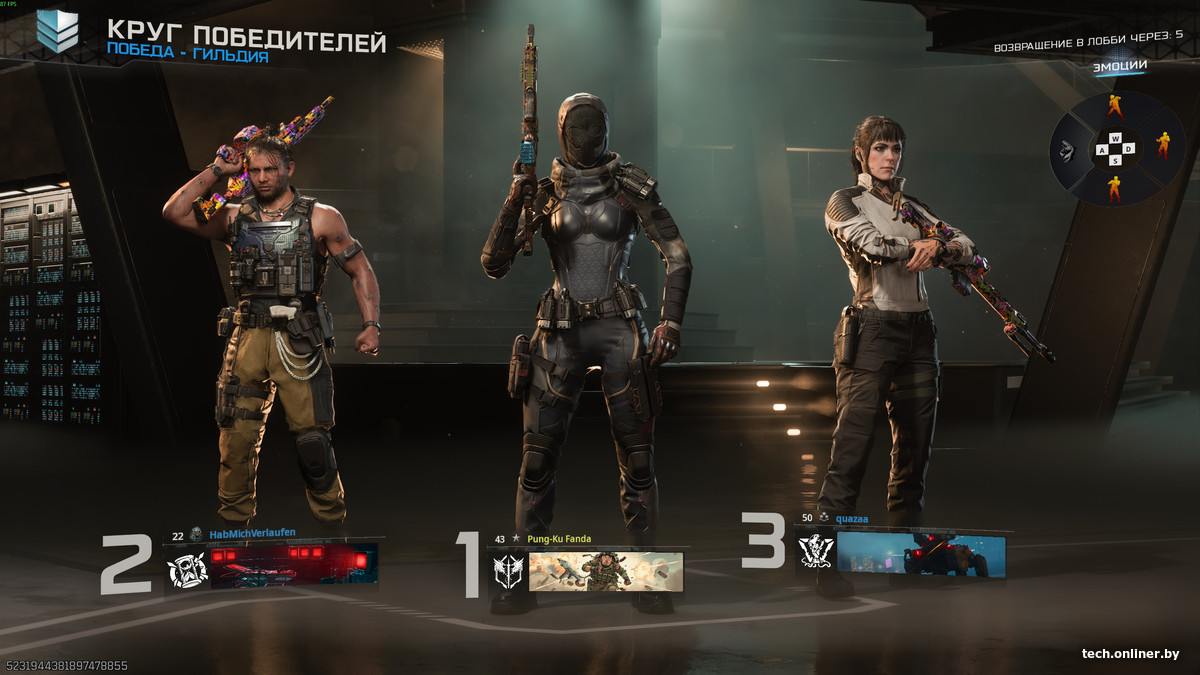Click HabMichVerlaufen's hourglass emblem

click(x=186, y=570)
